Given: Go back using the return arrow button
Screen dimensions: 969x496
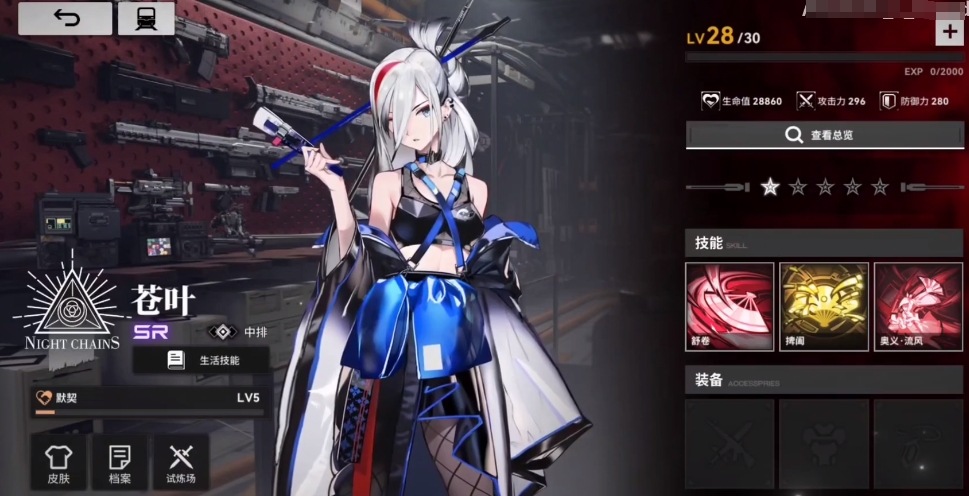Looking at the screenshot, I should [x=65, y=19].
